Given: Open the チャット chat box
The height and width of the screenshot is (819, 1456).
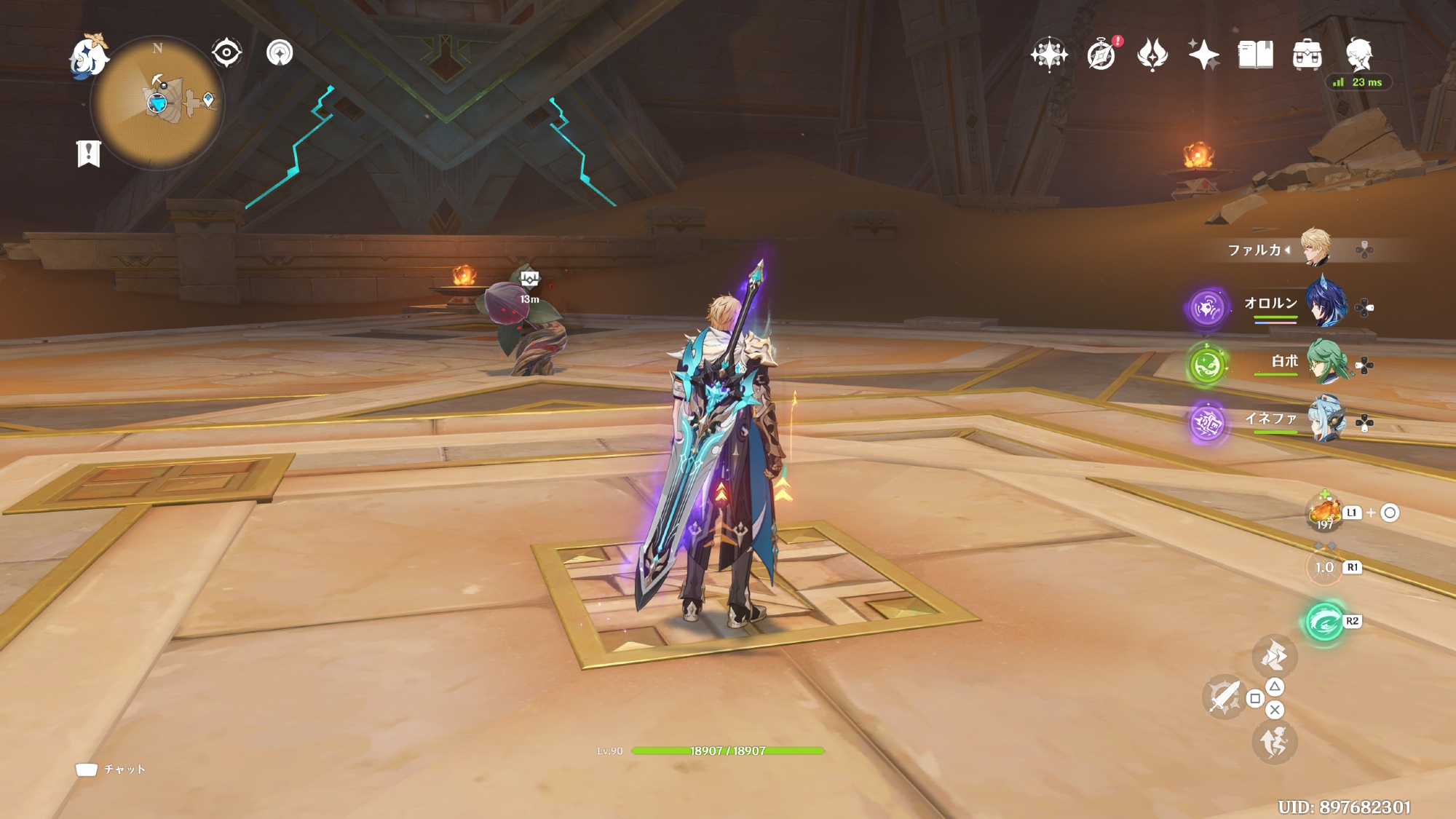Looking at the screenshot, I should (x=111, y=769).
